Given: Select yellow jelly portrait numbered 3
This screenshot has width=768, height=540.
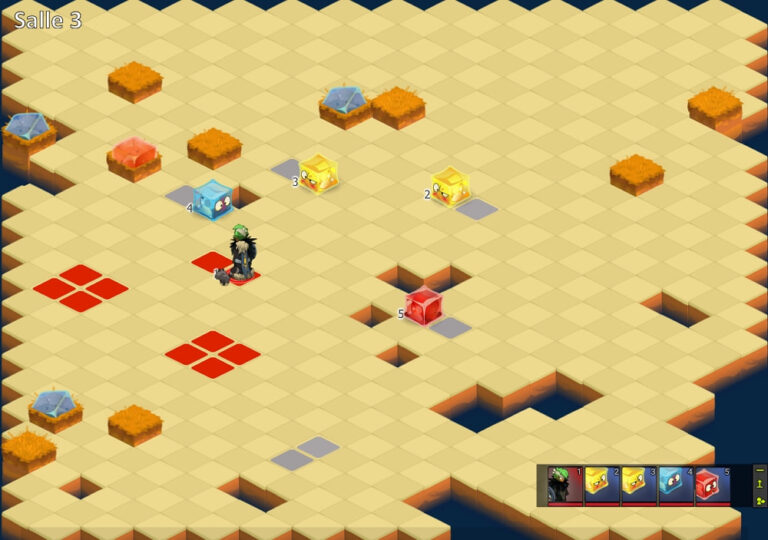Looking at the screenshot, I should click(638, 485).
